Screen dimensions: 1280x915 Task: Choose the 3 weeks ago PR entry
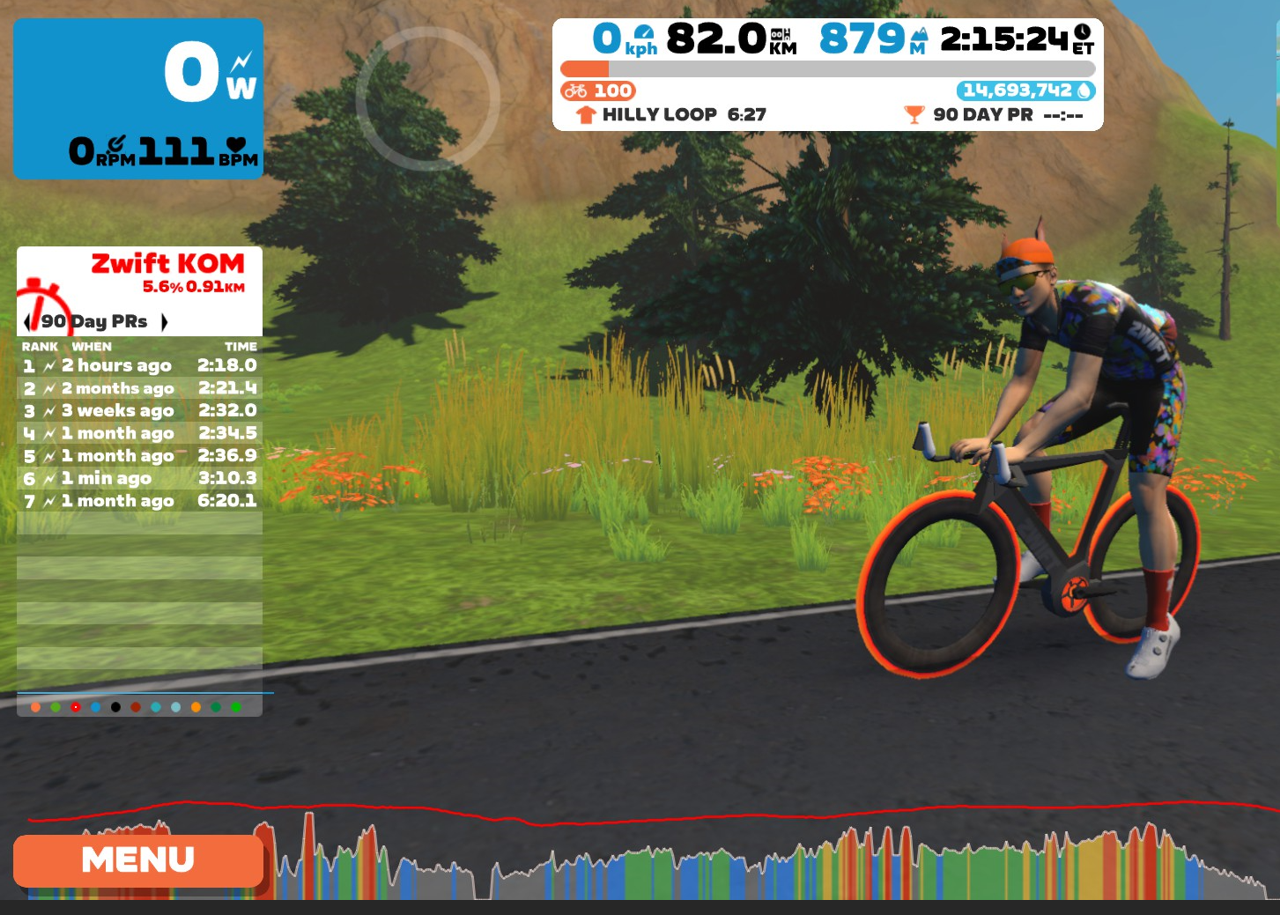(139, 411)
